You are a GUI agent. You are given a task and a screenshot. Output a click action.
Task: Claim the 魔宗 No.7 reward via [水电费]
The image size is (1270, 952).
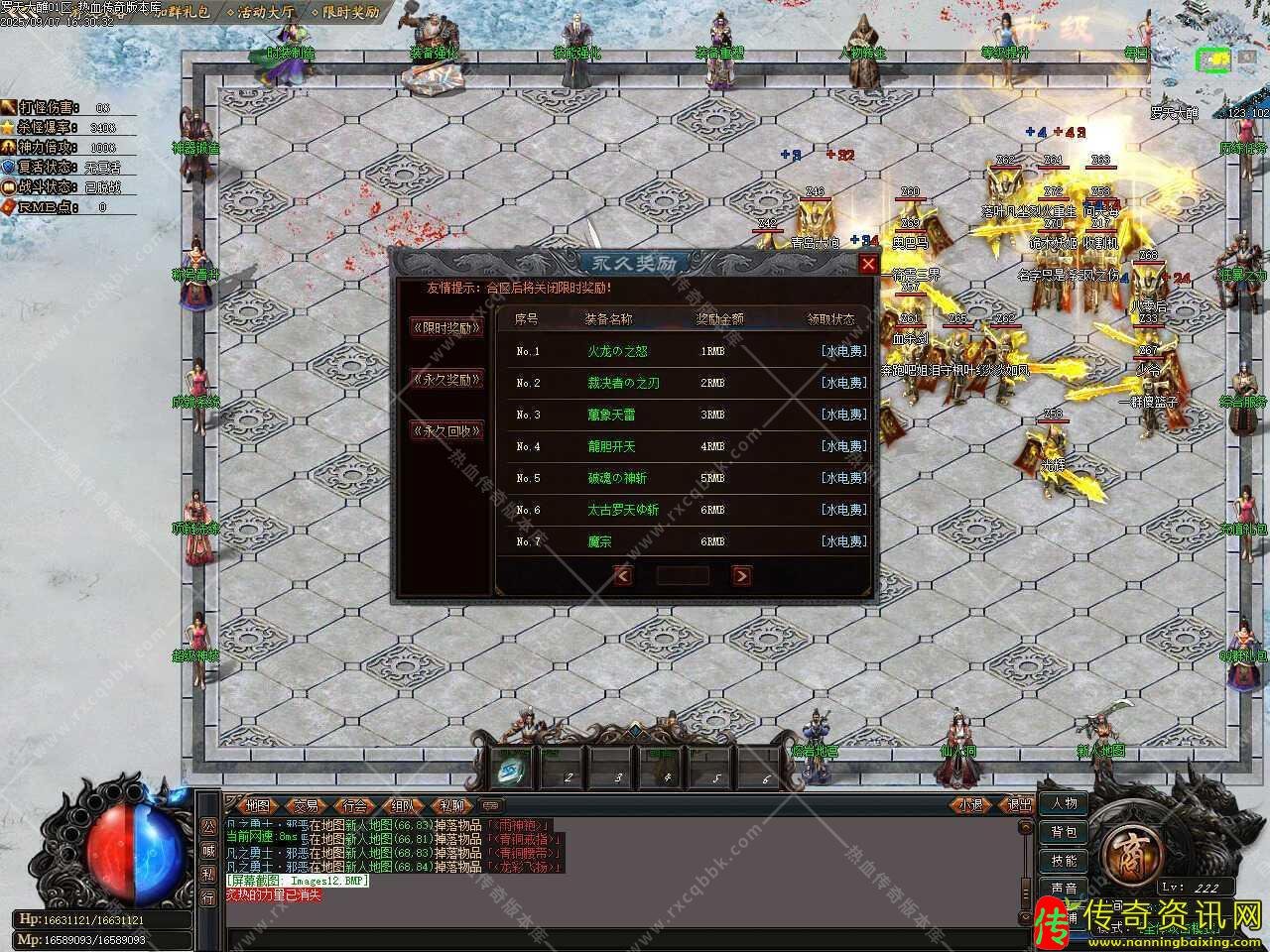(x=843, y=541)
